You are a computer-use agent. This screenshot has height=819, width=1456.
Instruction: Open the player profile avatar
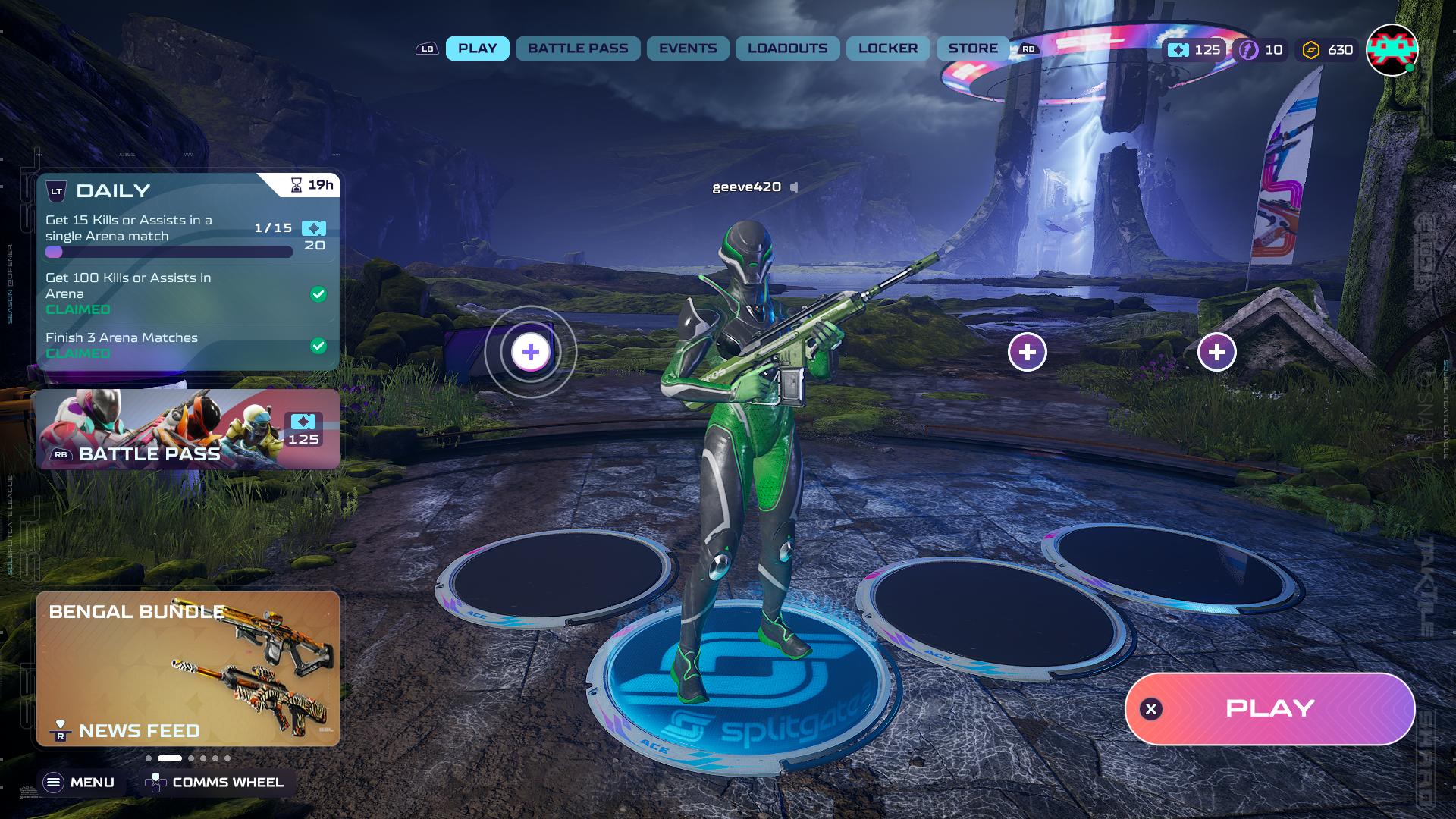(1392, 50)
